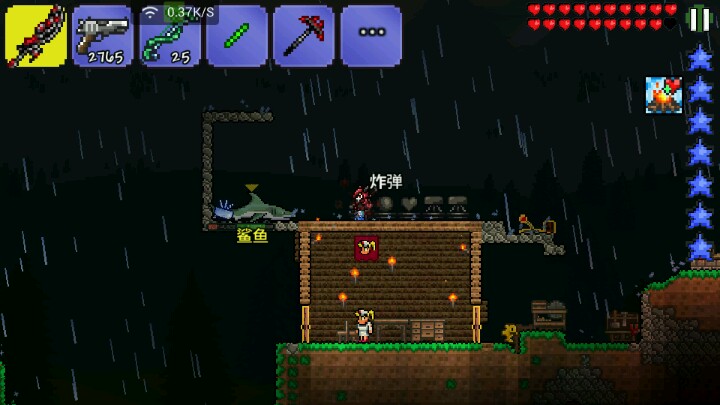The width and height of the screenshot is (720, 405).
Task: Equip the revolver with 2765 ammo
Action: click(103, 36)
